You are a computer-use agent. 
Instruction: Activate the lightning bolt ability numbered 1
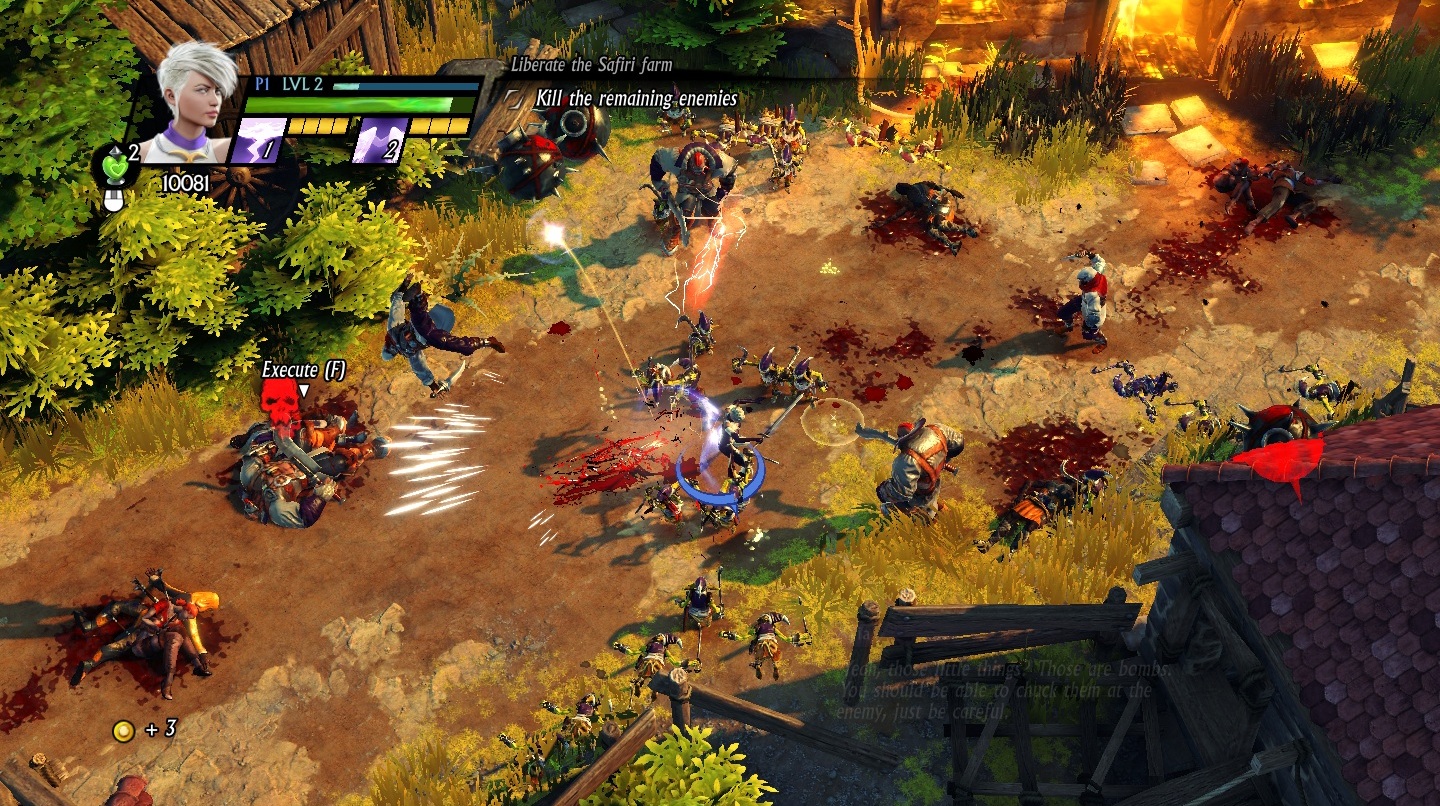[x=255, y=141]
